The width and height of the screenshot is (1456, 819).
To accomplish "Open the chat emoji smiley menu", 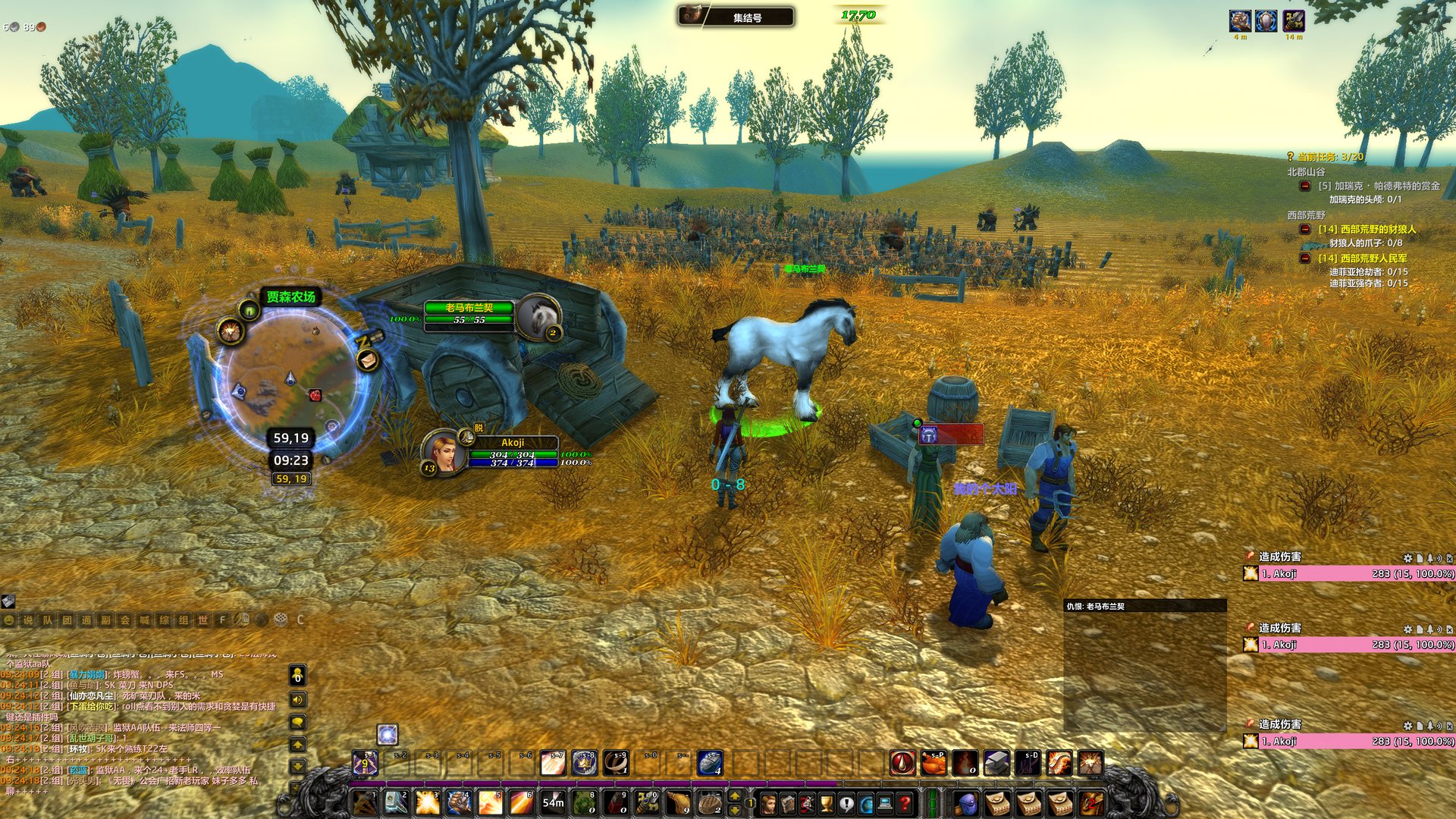I will pos(9,620).
